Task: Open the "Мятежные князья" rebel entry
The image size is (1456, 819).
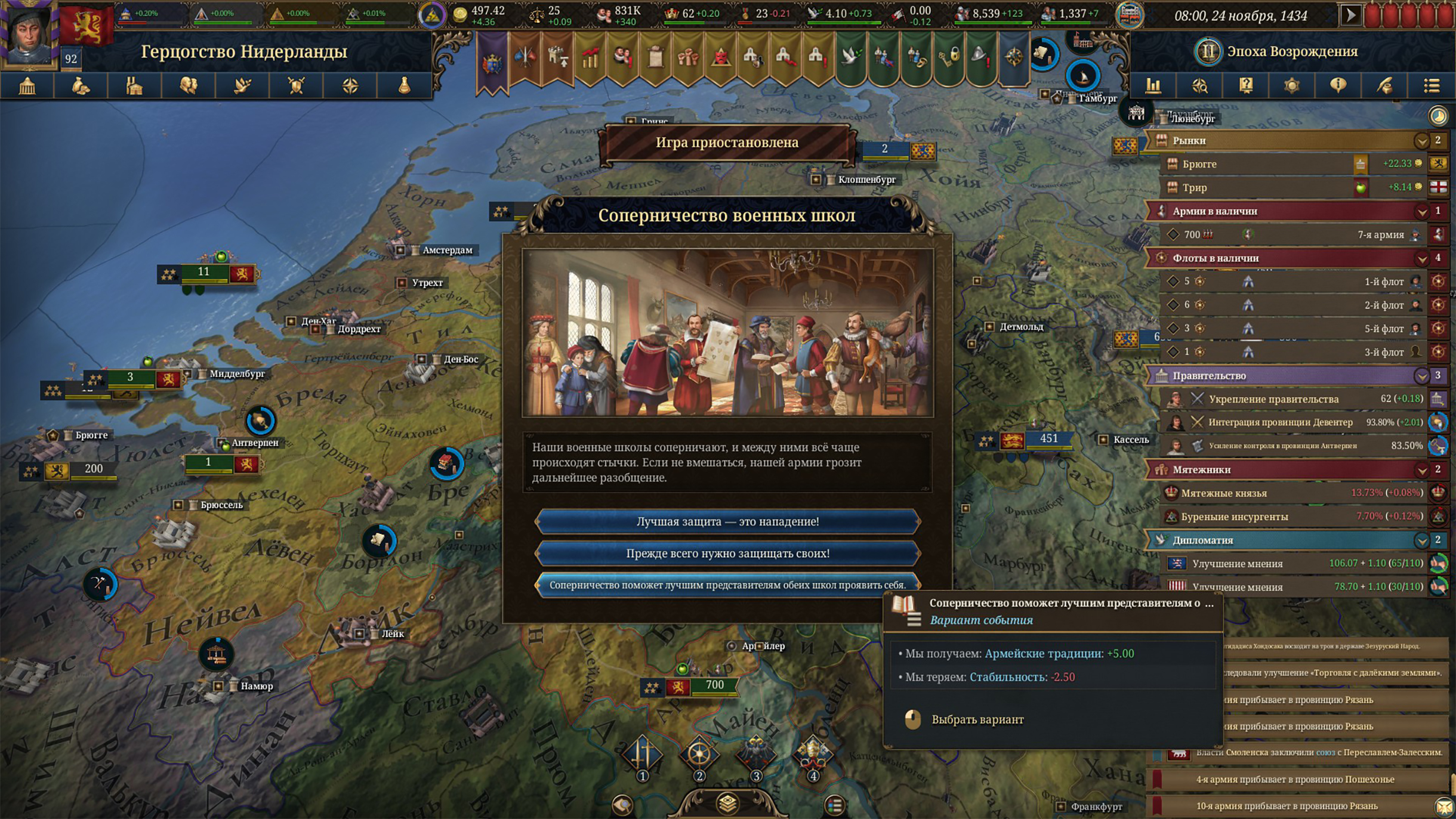Action: 1223,493
